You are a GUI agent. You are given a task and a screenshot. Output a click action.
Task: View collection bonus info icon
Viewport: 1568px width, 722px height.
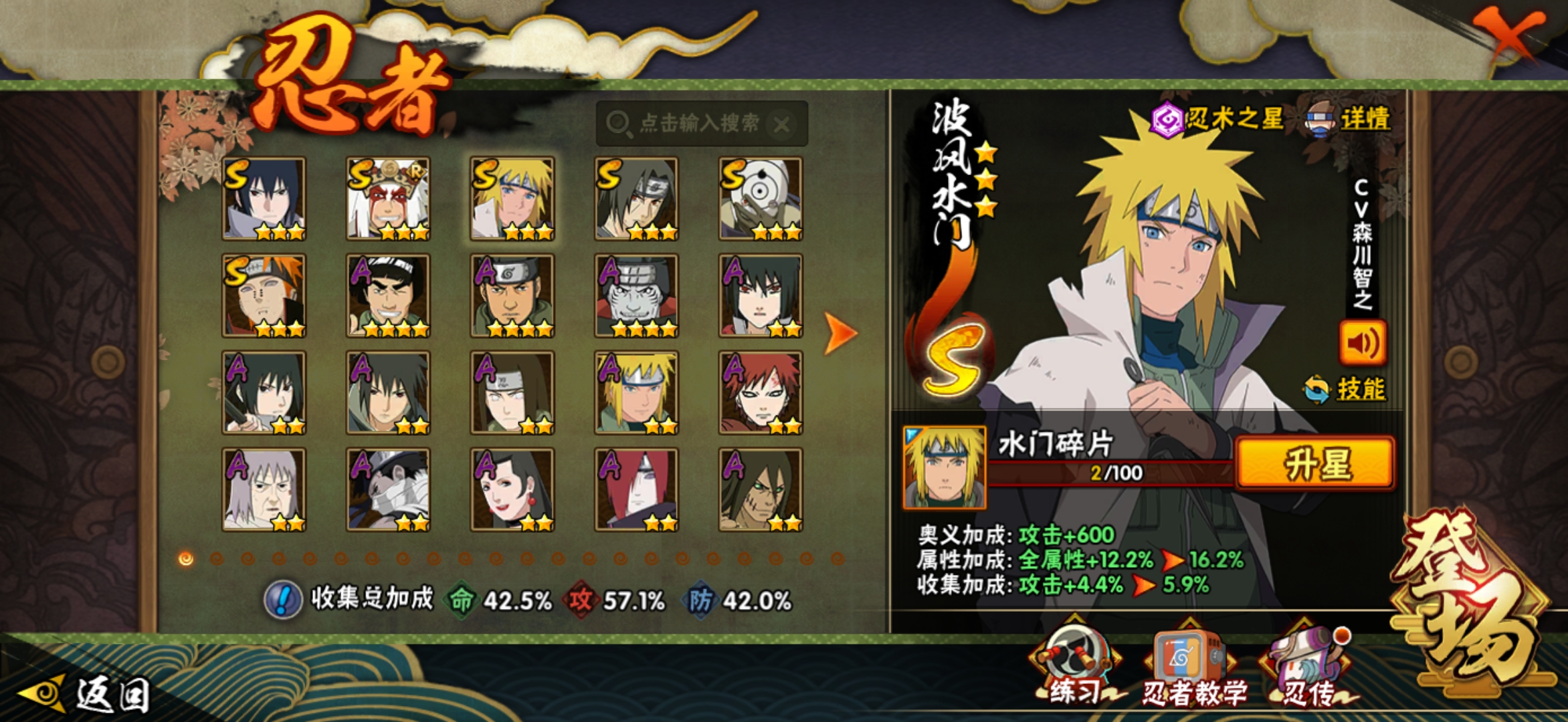tap(283, 600)
